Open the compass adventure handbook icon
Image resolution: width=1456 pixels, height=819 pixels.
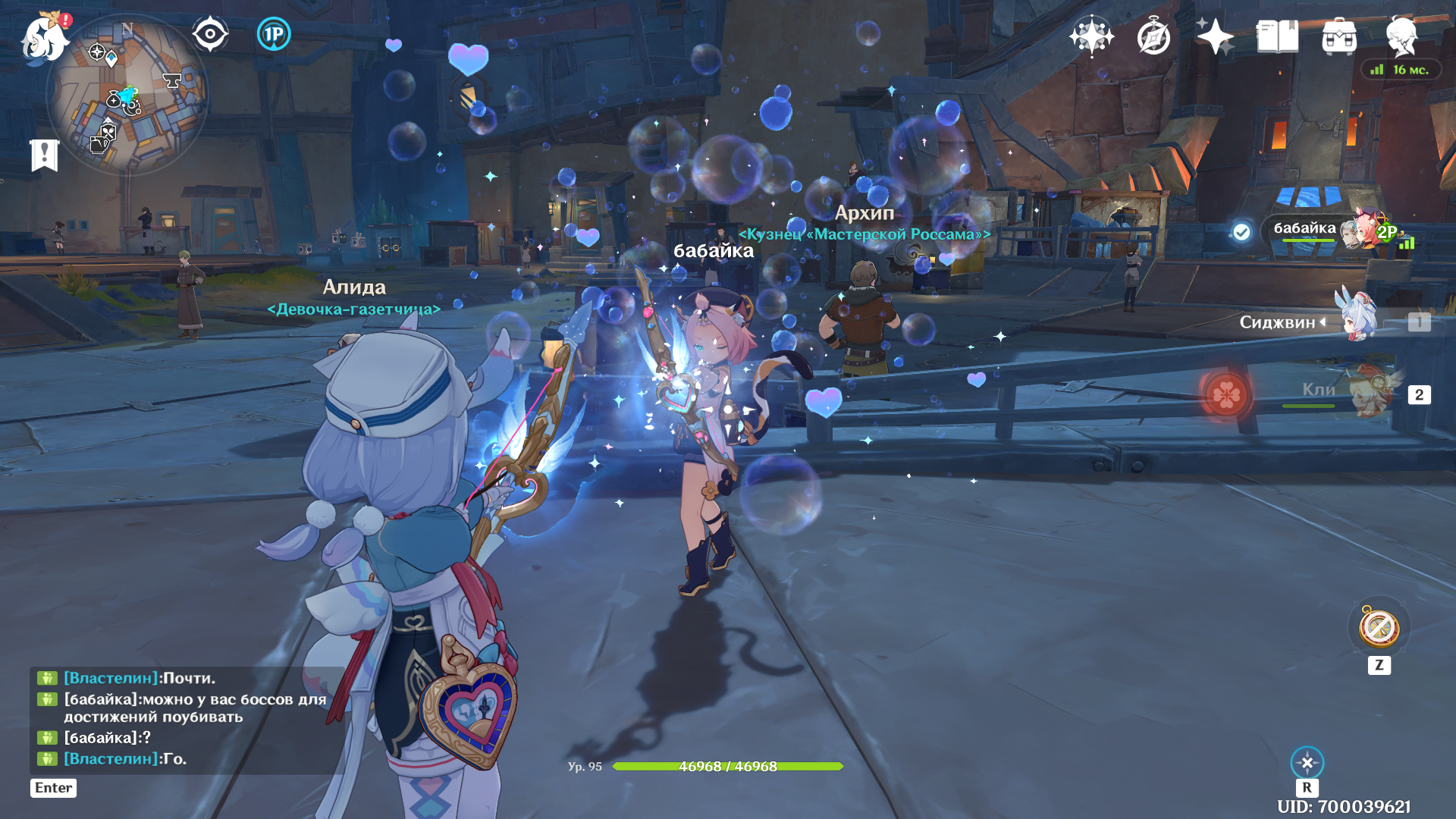(1153, 36)
